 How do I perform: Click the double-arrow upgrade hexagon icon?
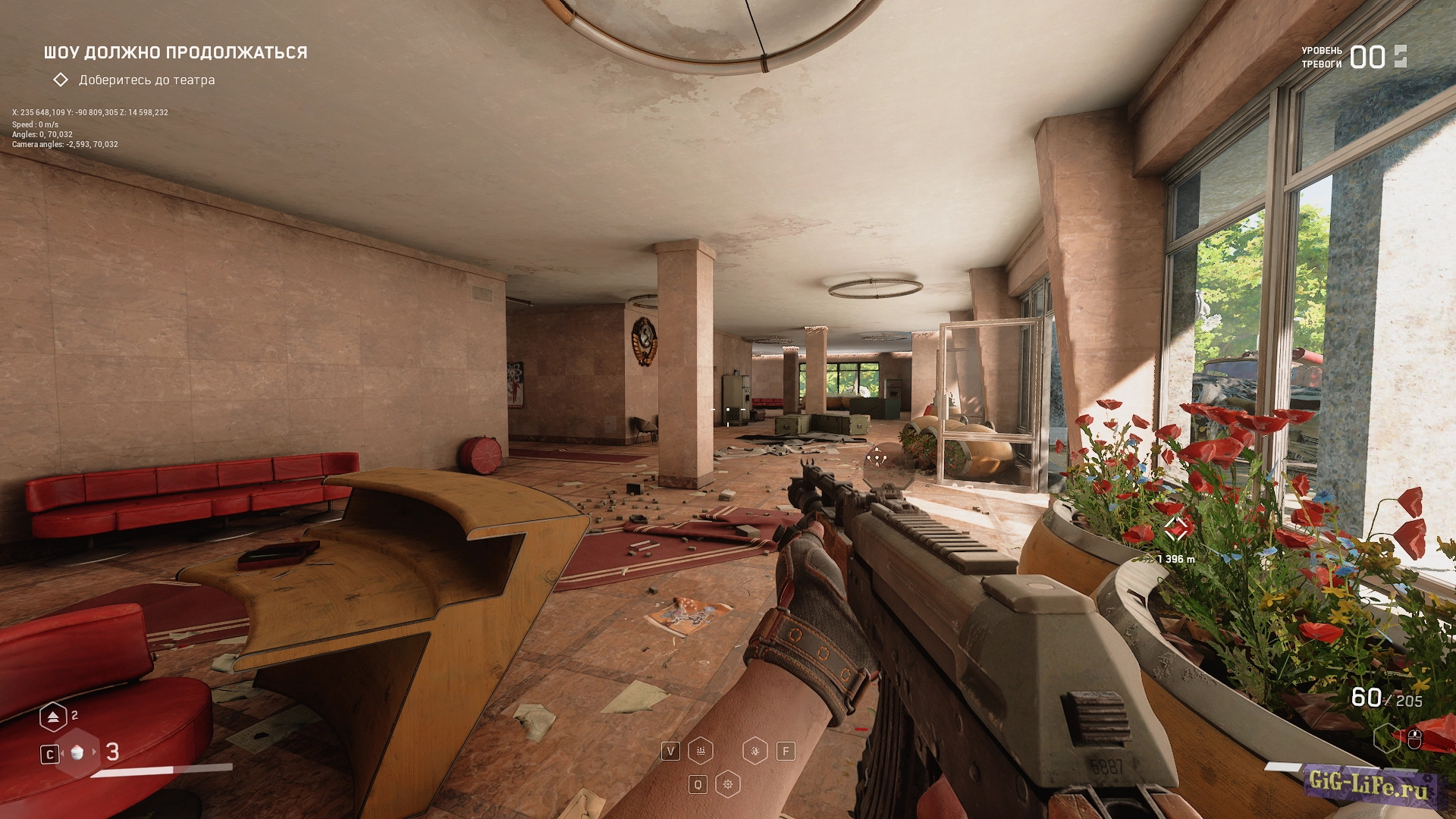pos(52,716)
